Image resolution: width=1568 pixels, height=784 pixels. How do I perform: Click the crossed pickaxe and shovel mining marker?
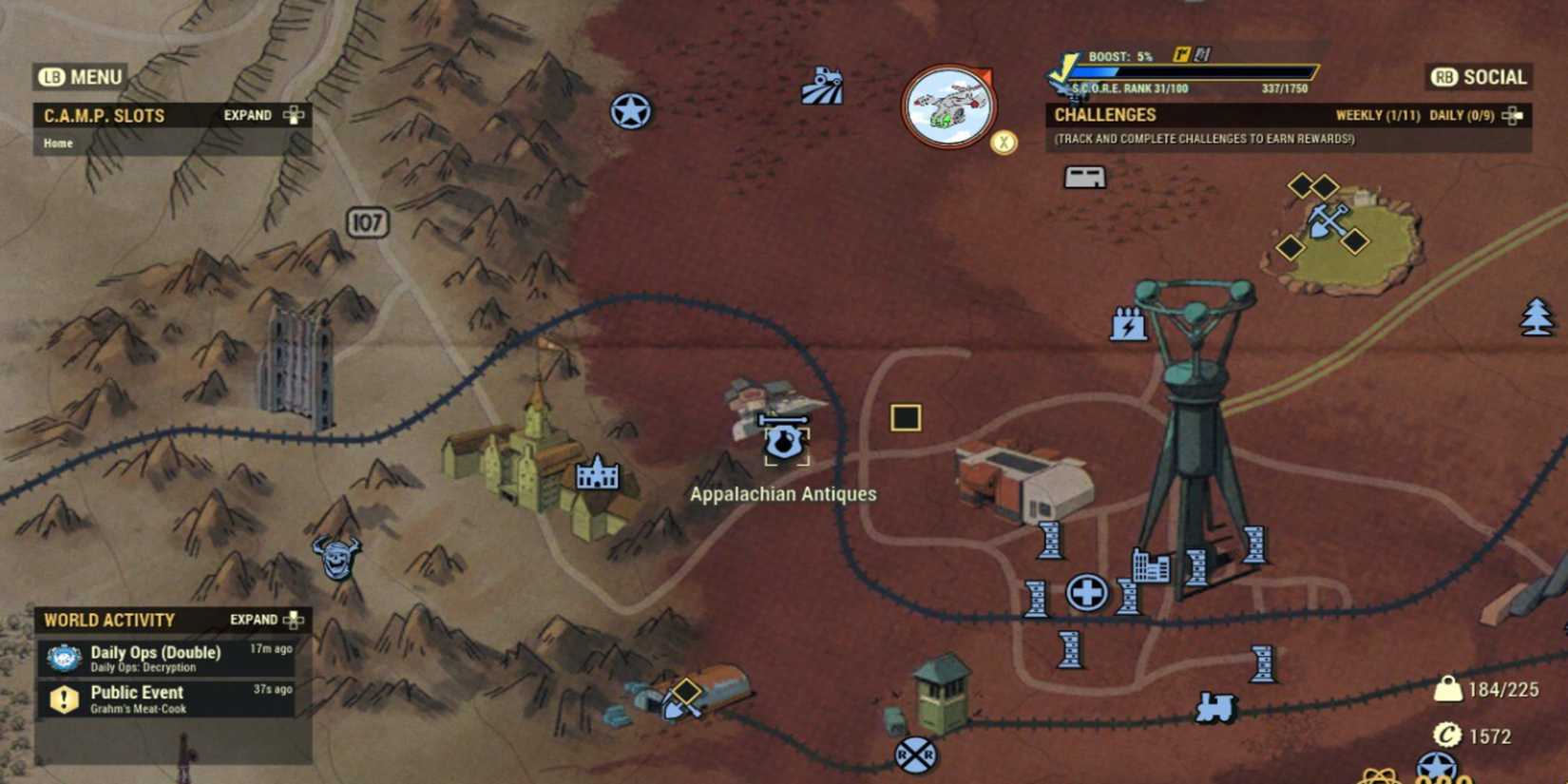[1327, 222]
